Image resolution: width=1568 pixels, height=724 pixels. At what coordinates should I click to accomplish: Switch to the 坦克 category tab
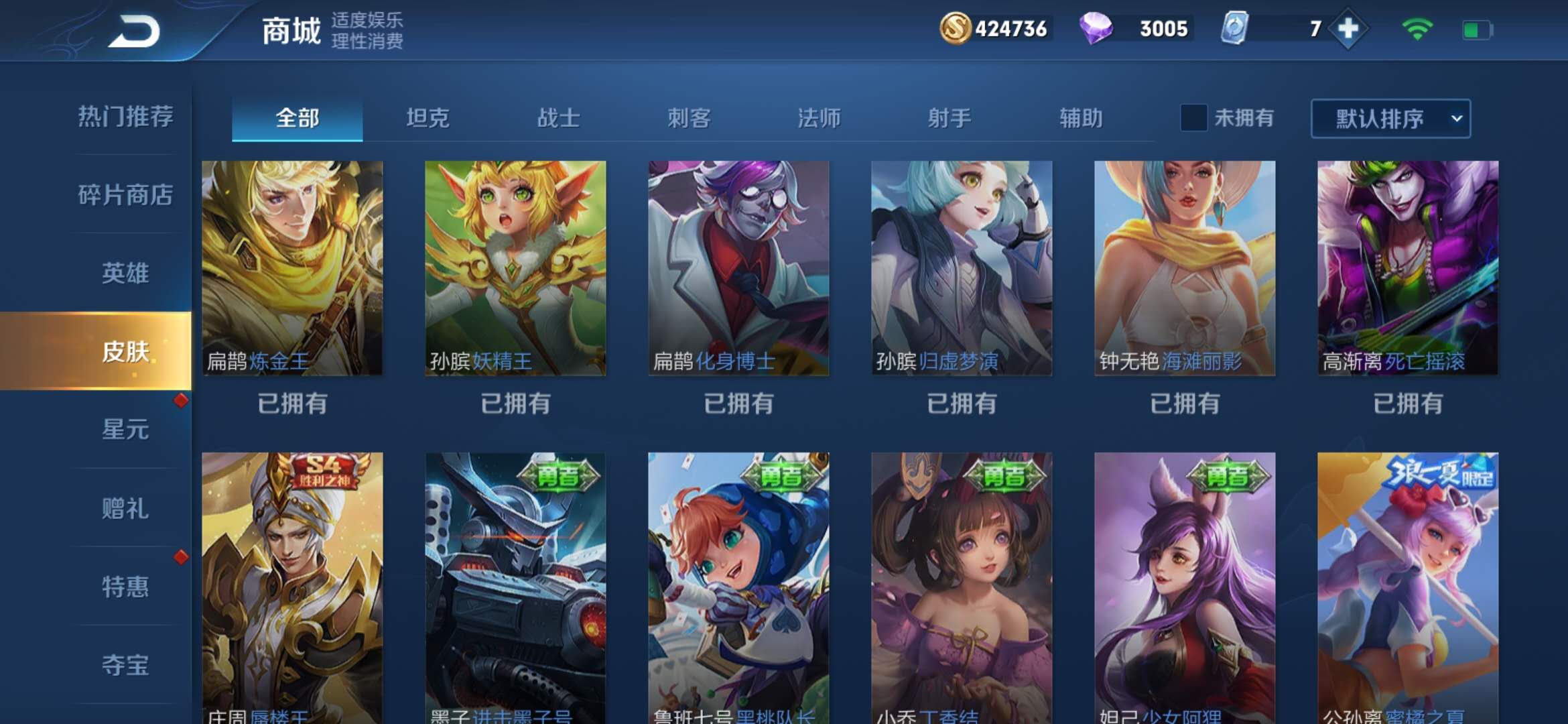[427, 119]
